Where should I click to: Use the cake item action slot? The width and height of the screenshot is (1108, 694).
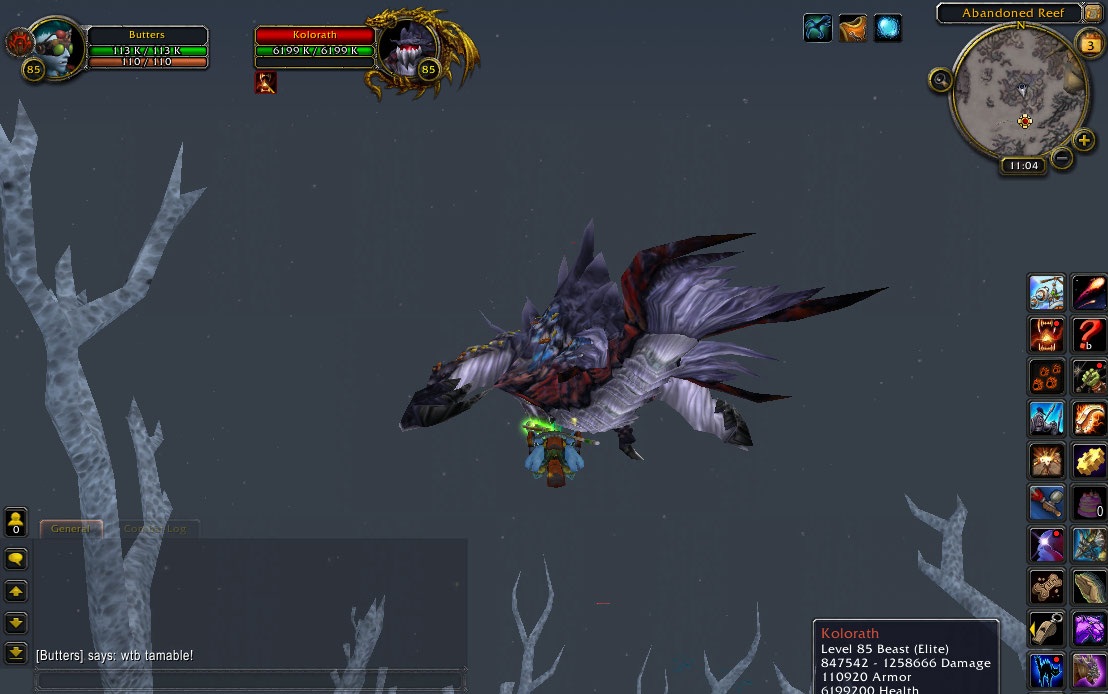[x=1089, y=502]
